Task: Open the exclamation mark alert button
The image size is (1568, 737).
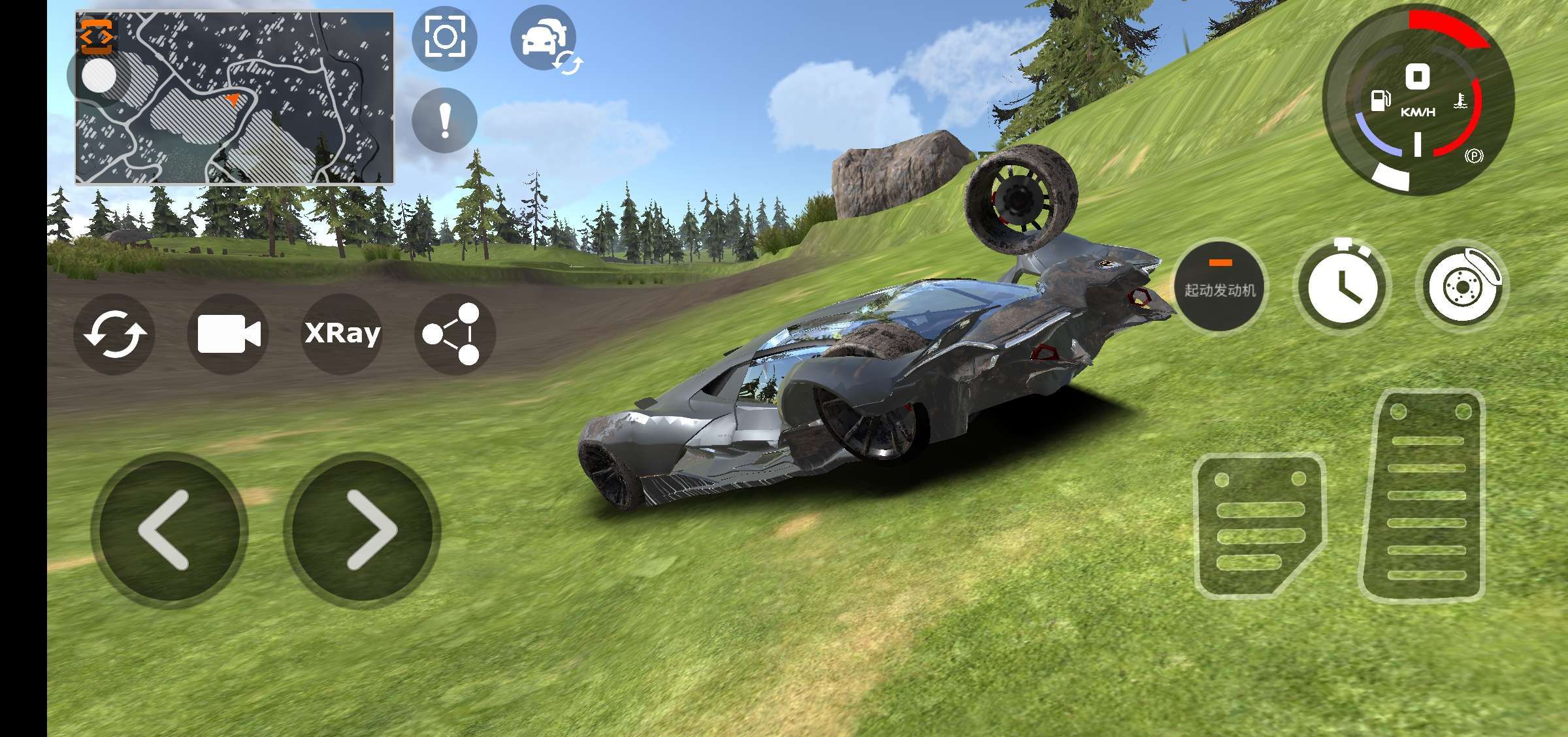Action: click(x=444, y=121)
